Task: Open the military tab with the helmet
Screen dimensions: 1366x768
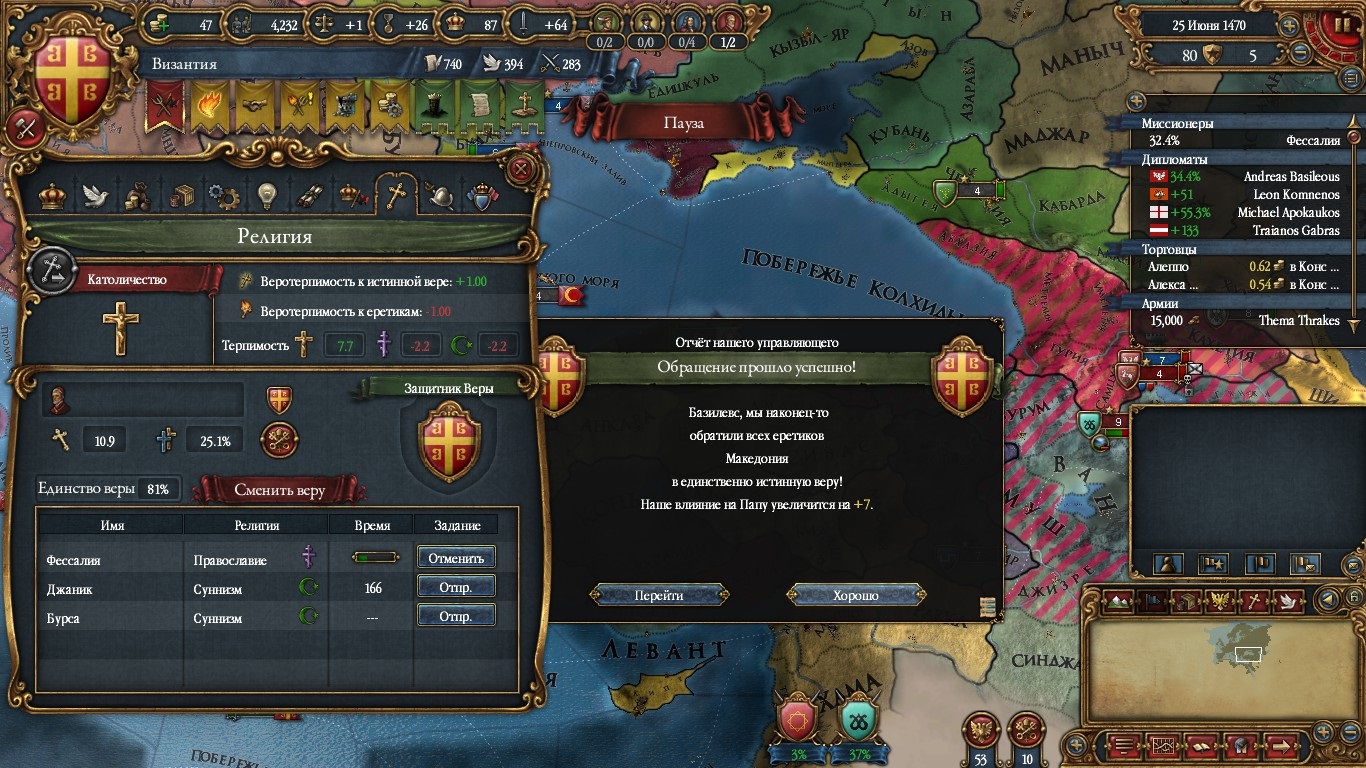Action: coord(440,196)
